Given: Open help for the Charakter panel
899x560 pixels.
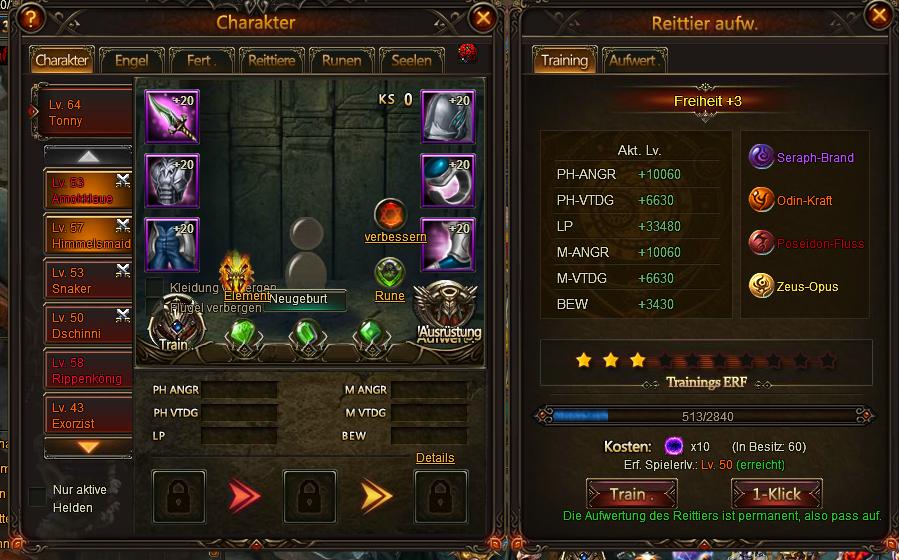Looking at the screenshot, I should (x=33, y=18).
